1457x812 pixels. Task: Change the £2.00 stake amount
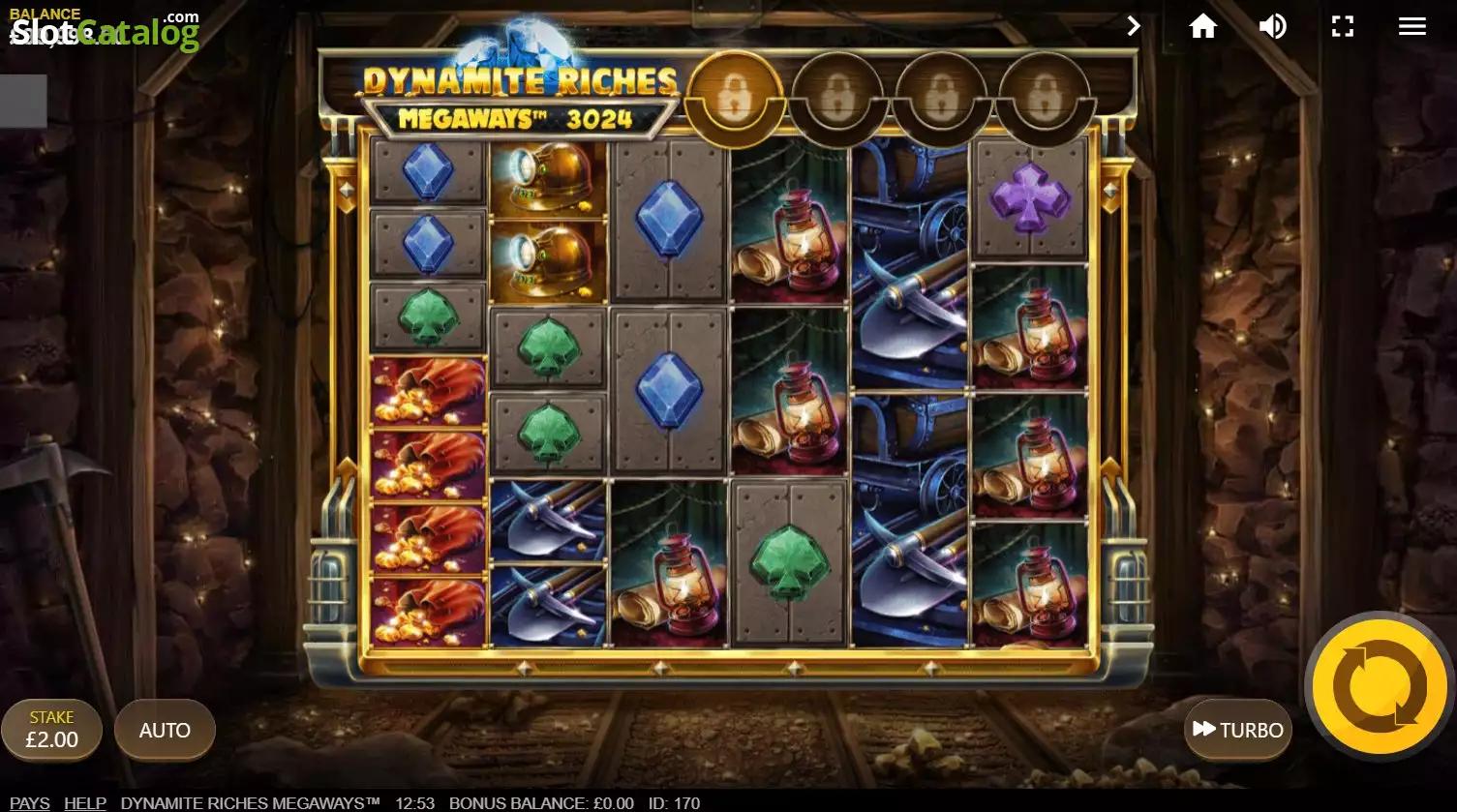[x=52, y=730]
